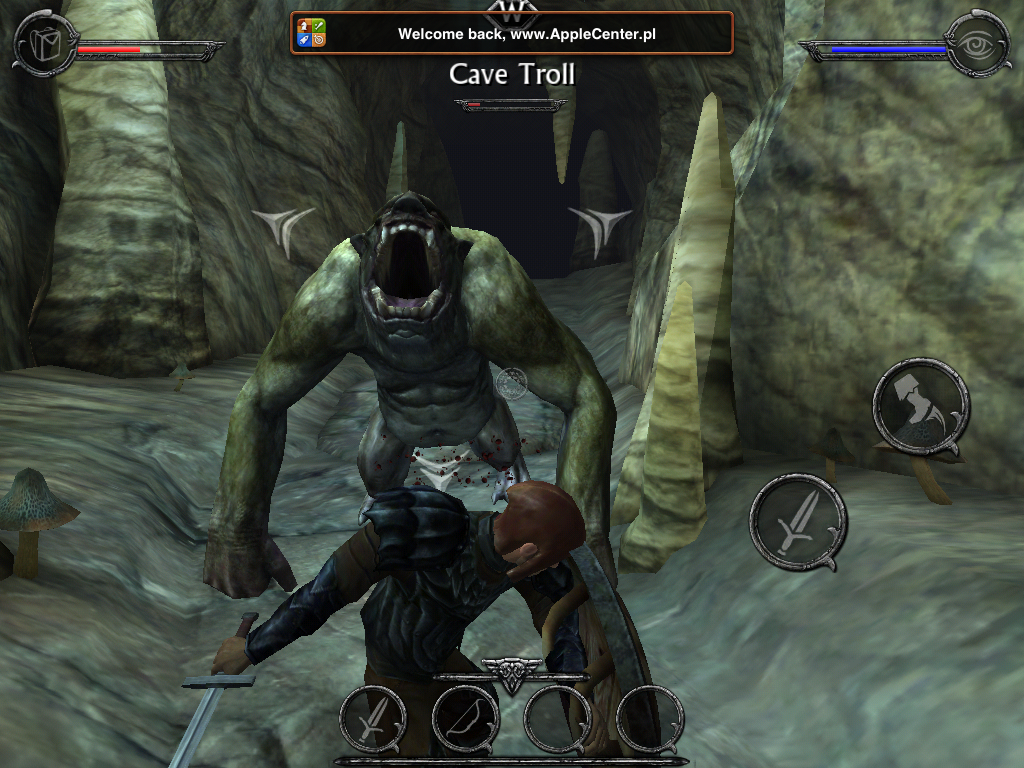Activate the armored arm block button
This screenshot has height=768, width=1024.
[920, 407]
